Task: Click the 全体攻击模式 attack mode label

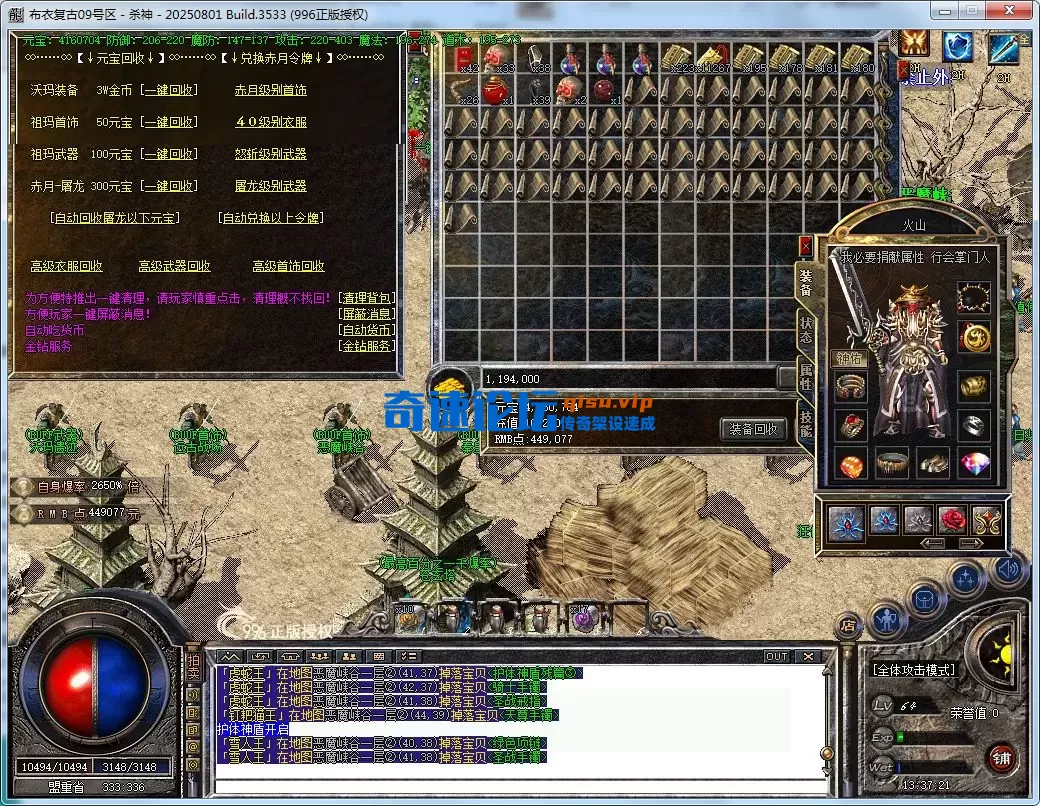Action: pos(914,670)
